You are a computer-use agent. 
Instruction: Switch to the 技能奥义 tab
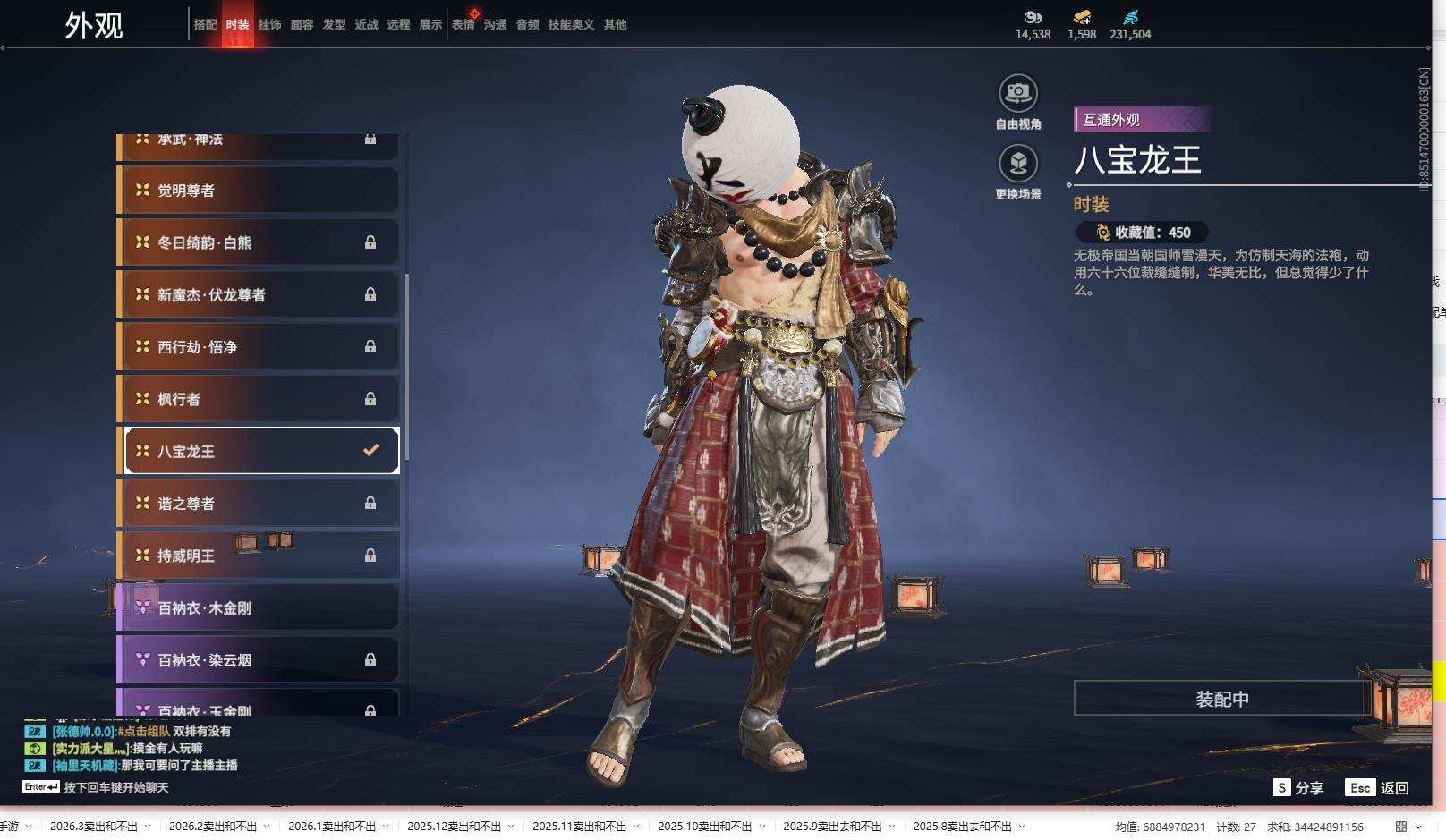571,25
